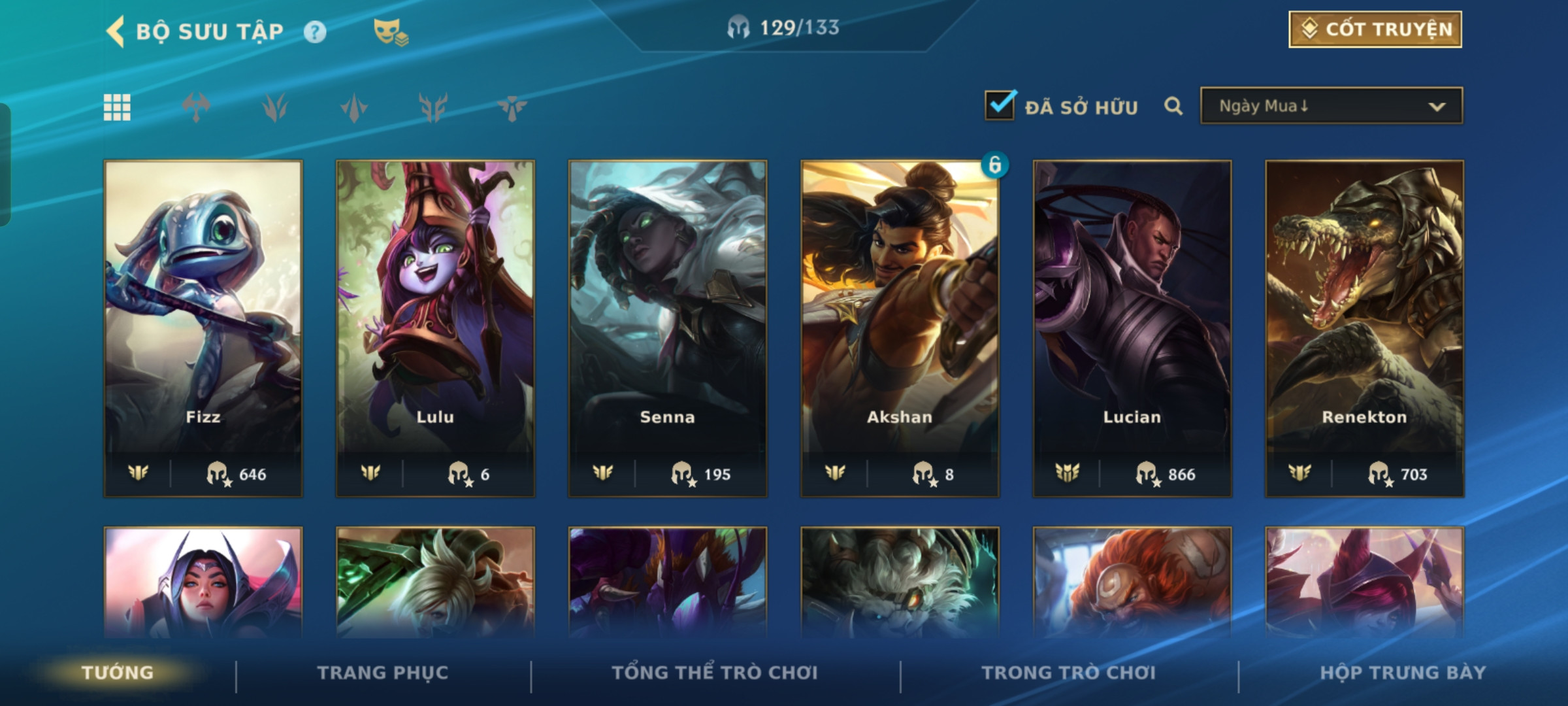Go back from Bộ Sưu Tập screen
Image resolution: width=1568 pixels, height=706 pixels.
(116, 31)
